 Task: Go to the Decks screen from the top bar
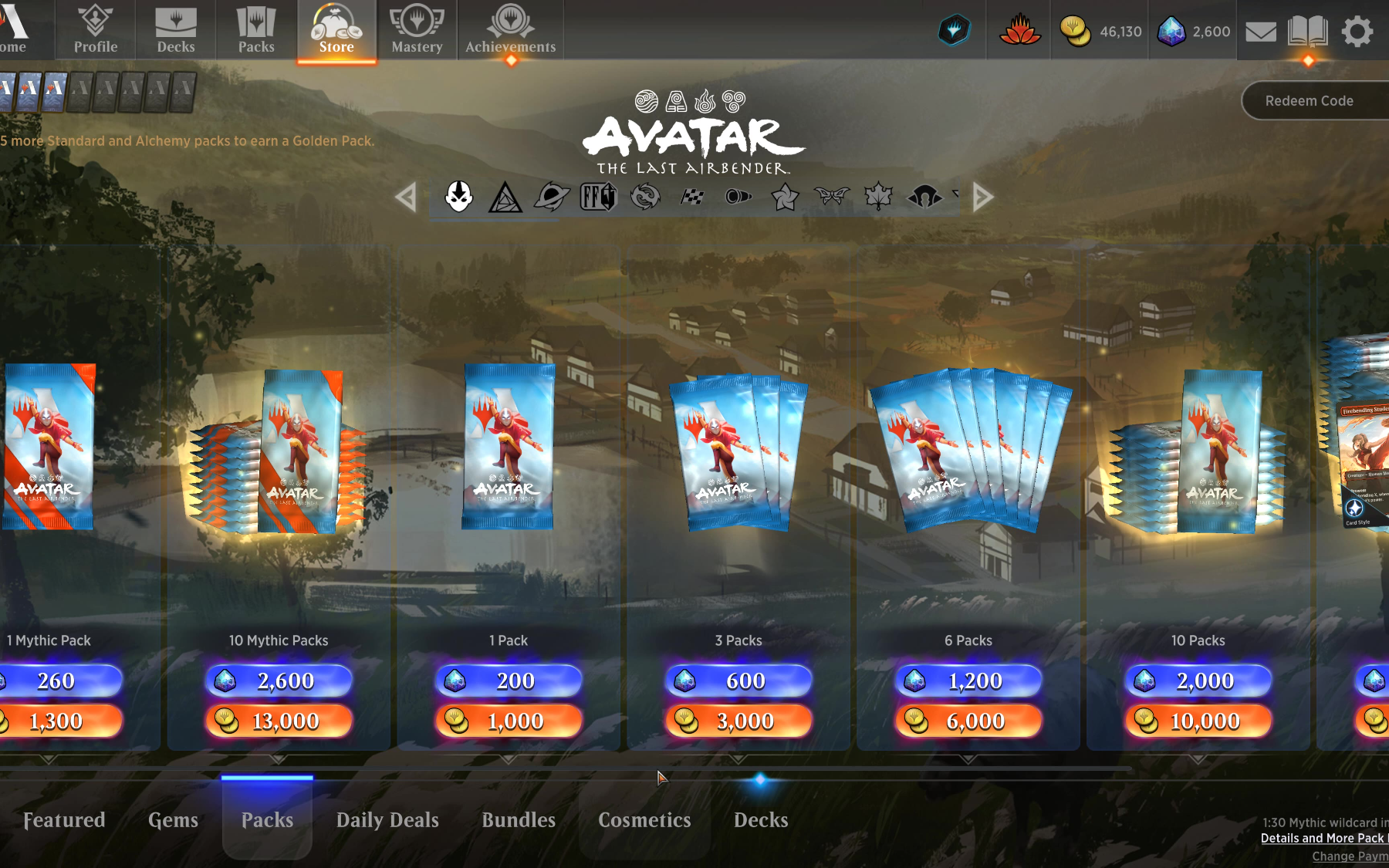[176, 30]
